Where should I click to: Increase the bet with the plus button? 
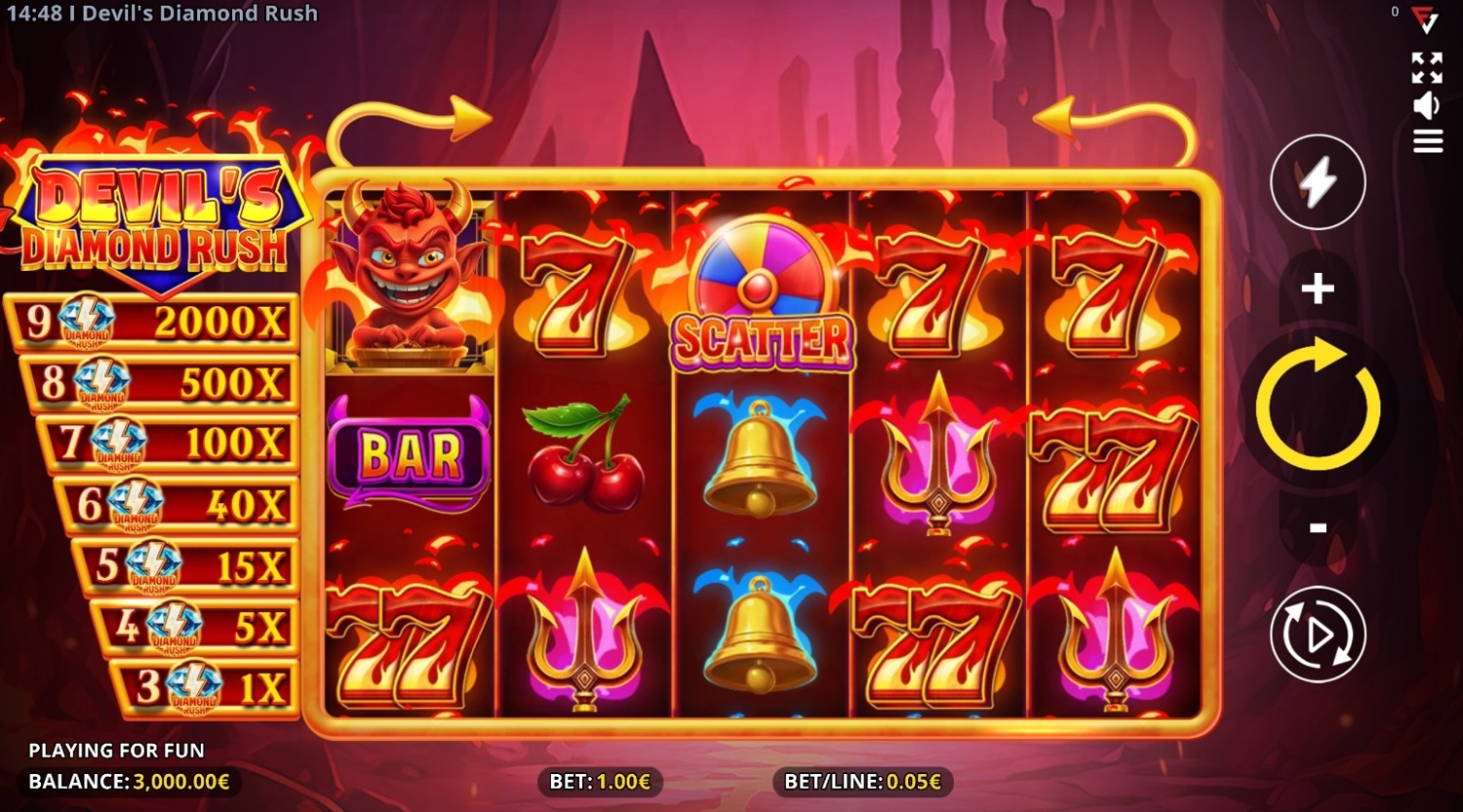(x=1318, y=289)
